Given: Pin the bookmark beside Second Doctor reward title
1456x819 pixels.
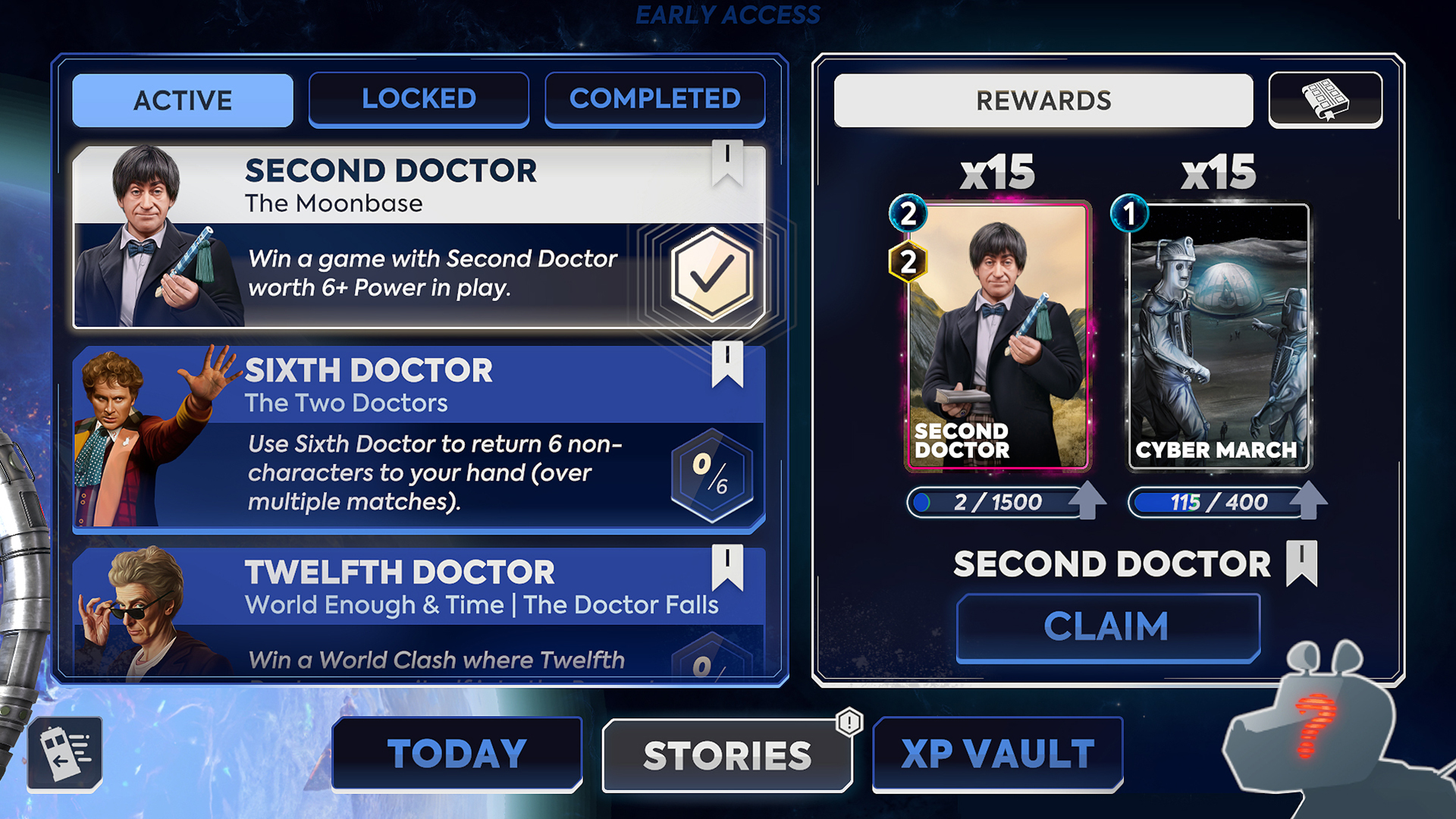Looking at the screenshot, I should click(1302, 563).
